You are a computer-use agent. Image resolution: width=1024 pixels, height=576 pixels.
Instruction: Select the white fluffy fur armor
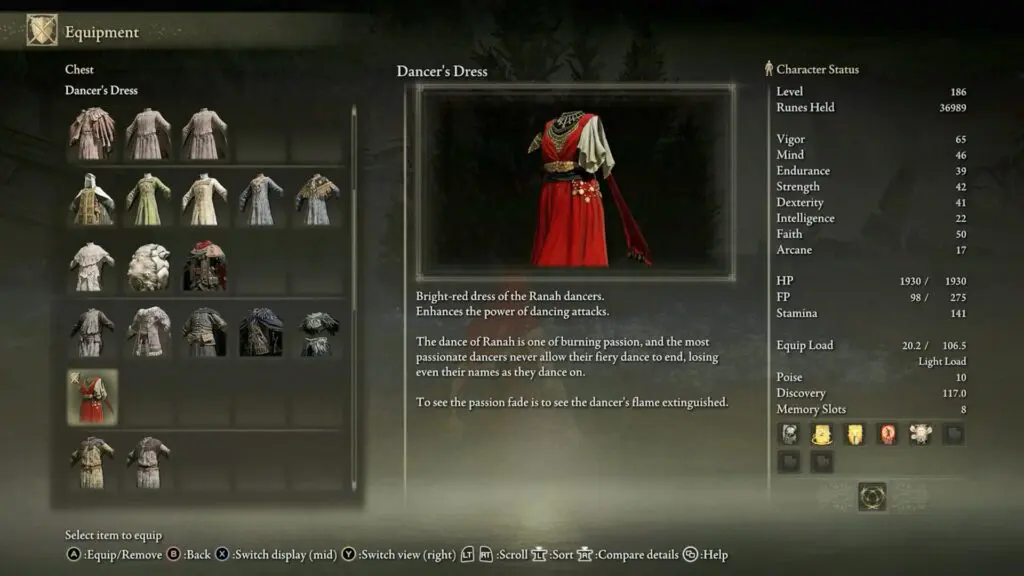(148, 266)
